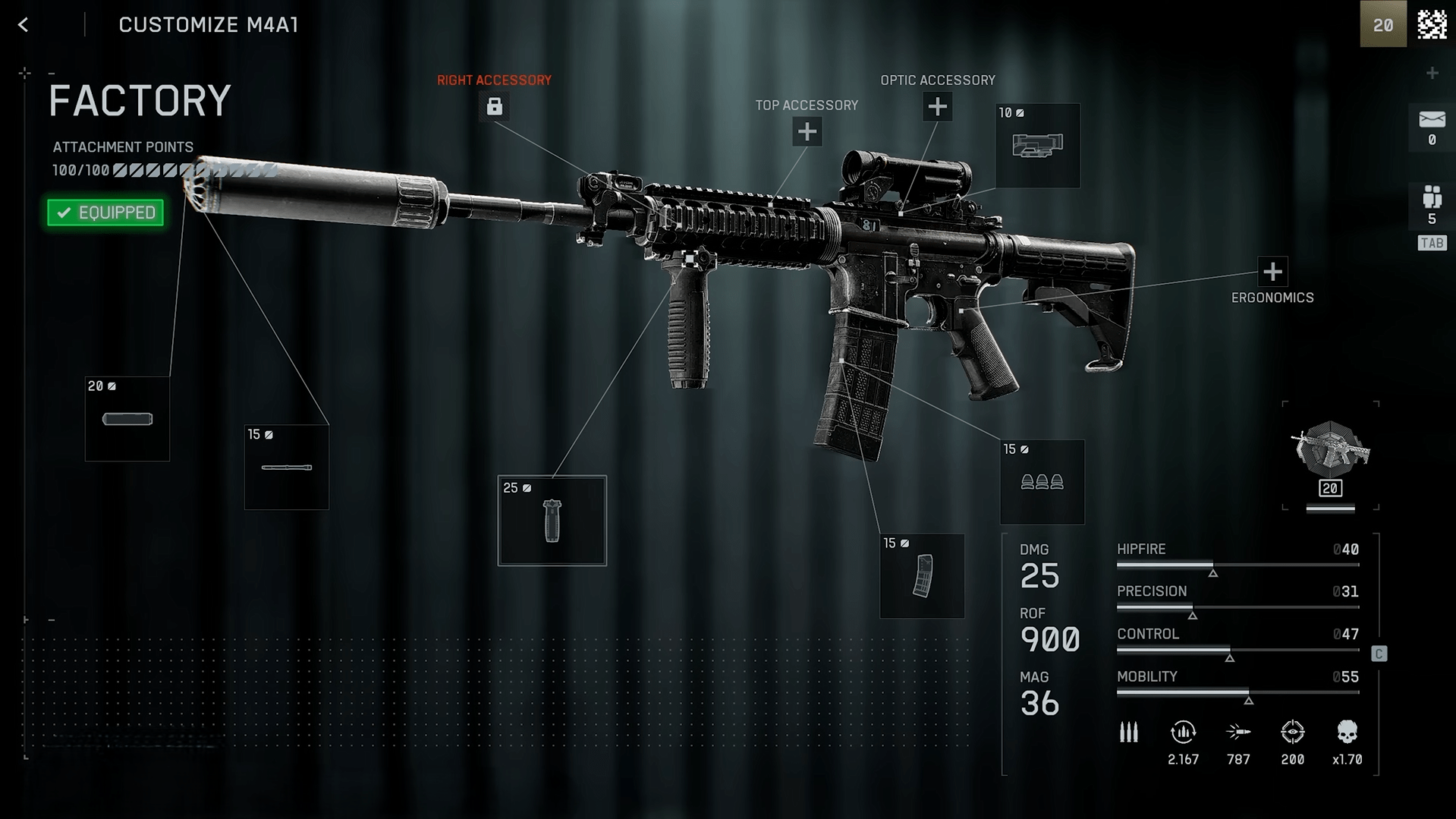Open the ammunition type attachment slot
This screenshot has height=819, width=1456.
pos(1042,482)
